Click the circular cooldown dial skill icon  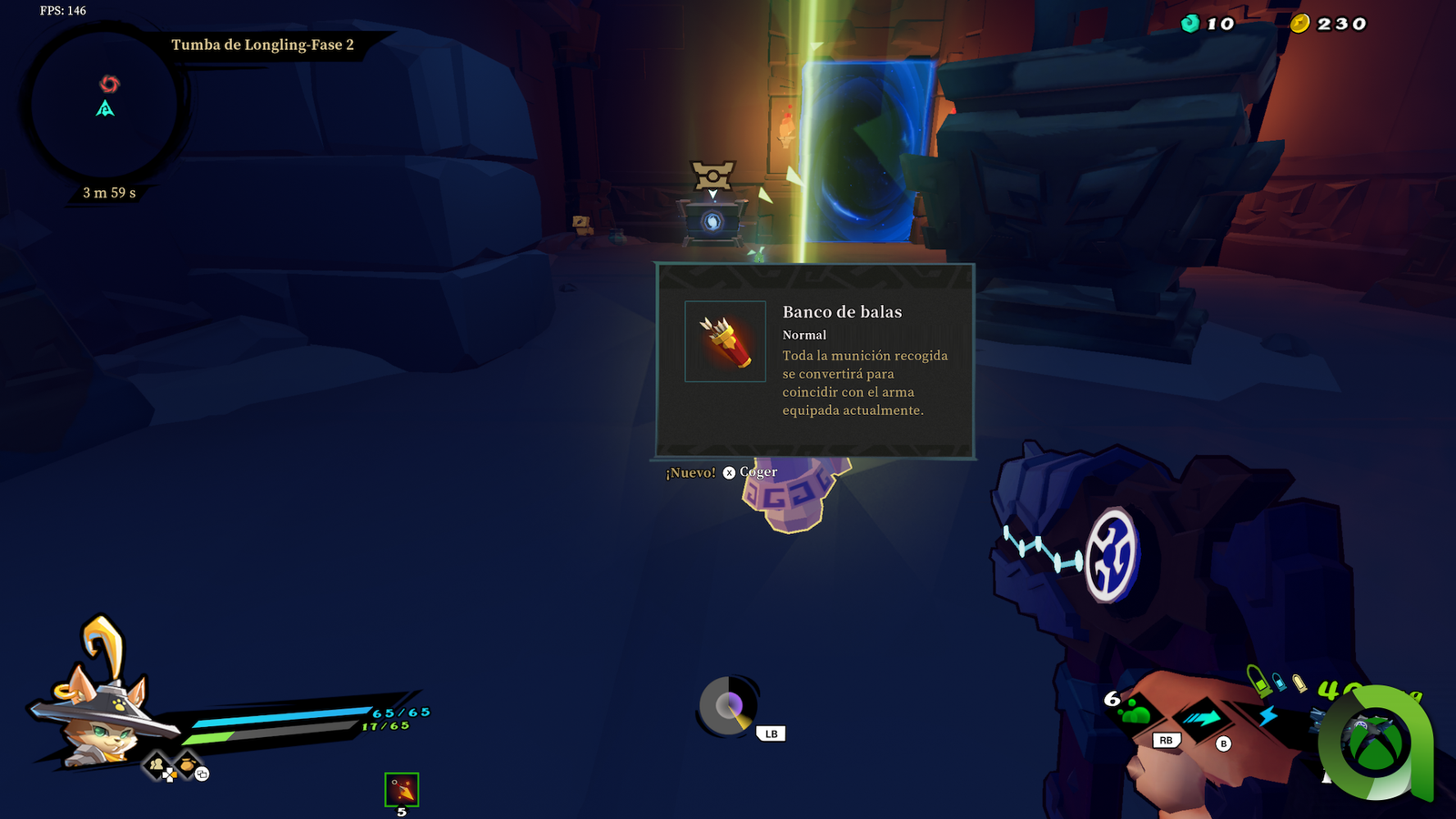pos(728,706)
